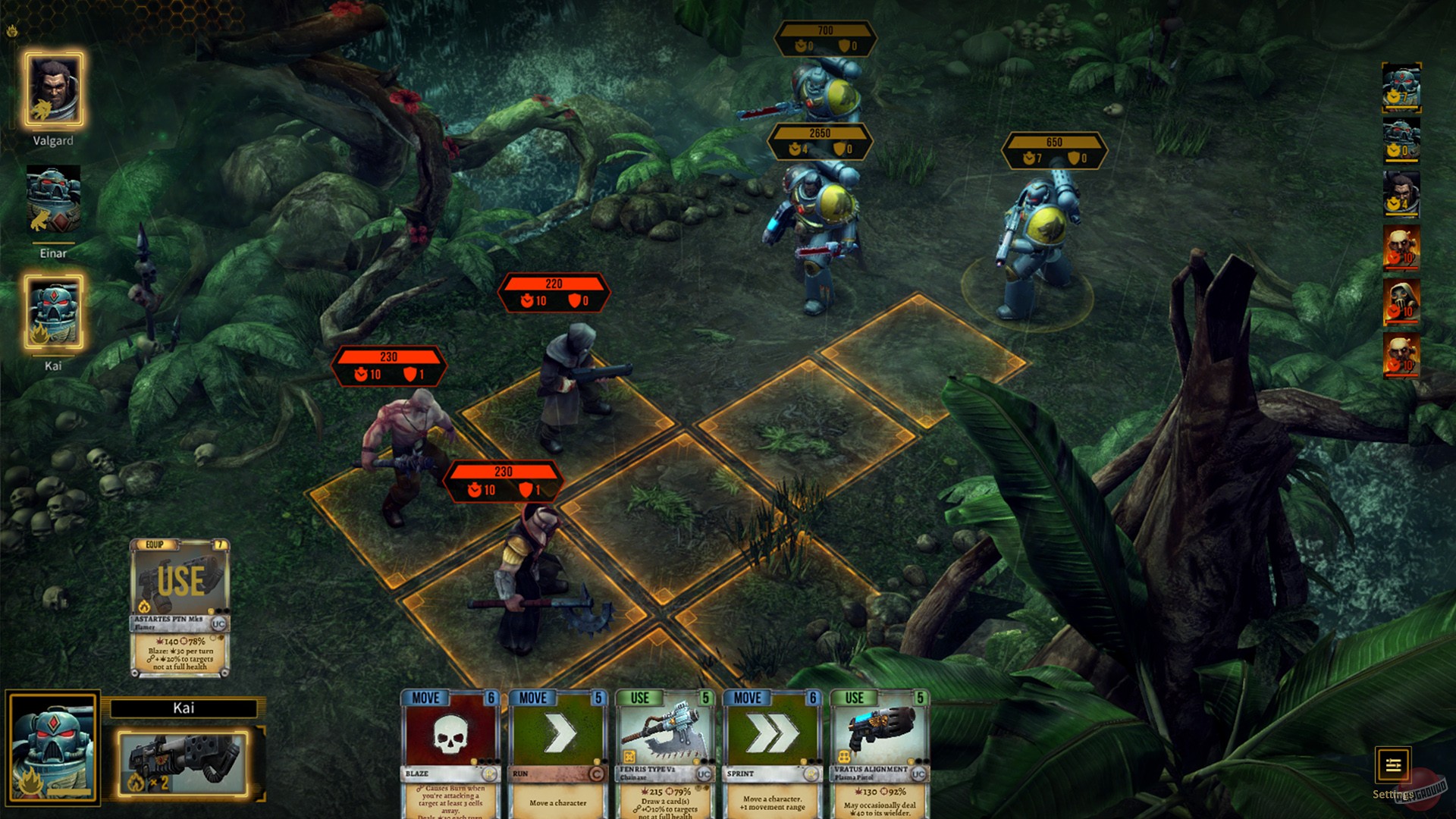Click the hooded gunner enemy on the grid
This screenshot has height=819, width=1456.
(x=570, y=387)
